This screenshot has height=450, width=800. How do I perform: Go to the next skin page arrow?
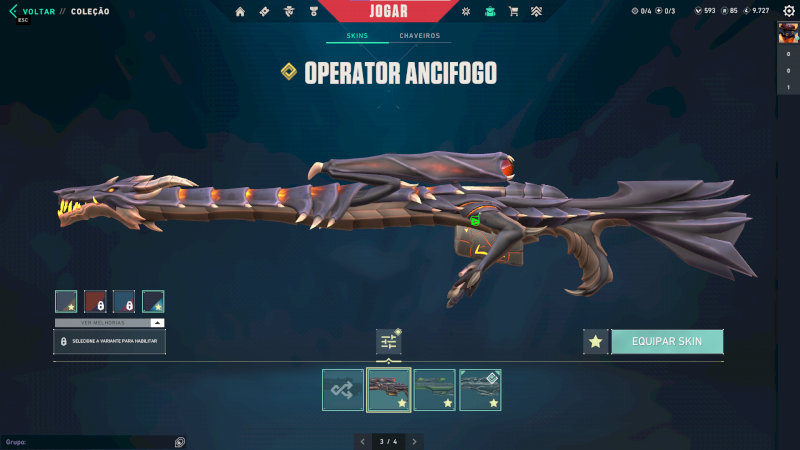415,441
